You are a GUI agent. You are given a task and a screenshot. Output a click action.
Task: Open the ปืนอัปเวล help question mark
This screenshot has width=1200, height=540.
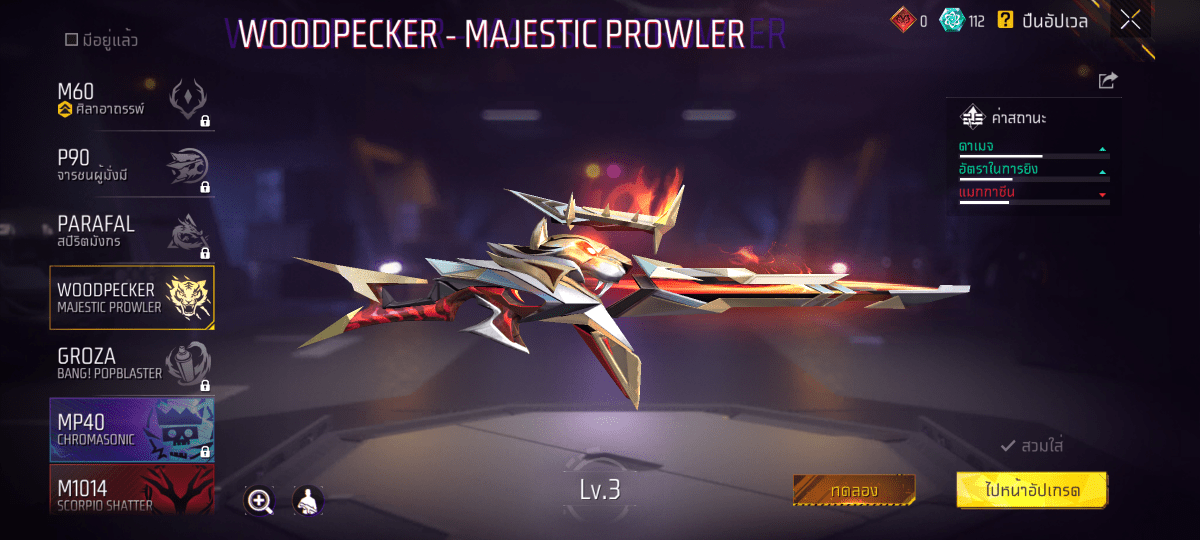click(1005, 20)
